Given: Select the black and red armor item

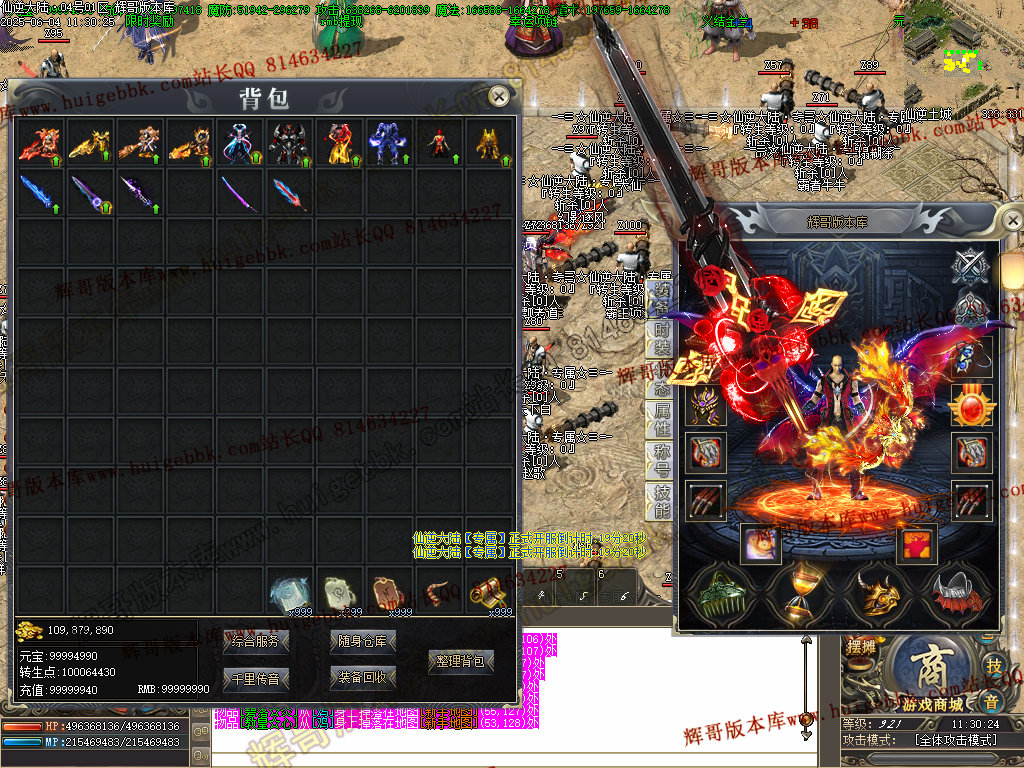Looking at the screenshot, I should pyautogui.click(x=290, y=143).
